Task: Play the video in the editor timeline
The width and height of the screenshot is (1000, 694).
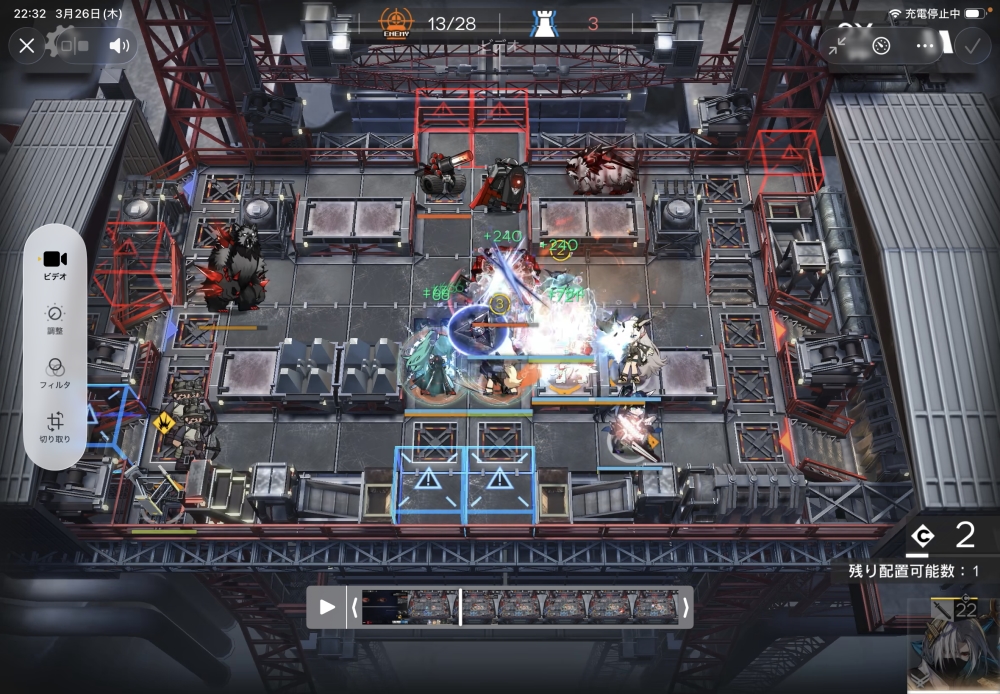Action: (x=326, y=607)
